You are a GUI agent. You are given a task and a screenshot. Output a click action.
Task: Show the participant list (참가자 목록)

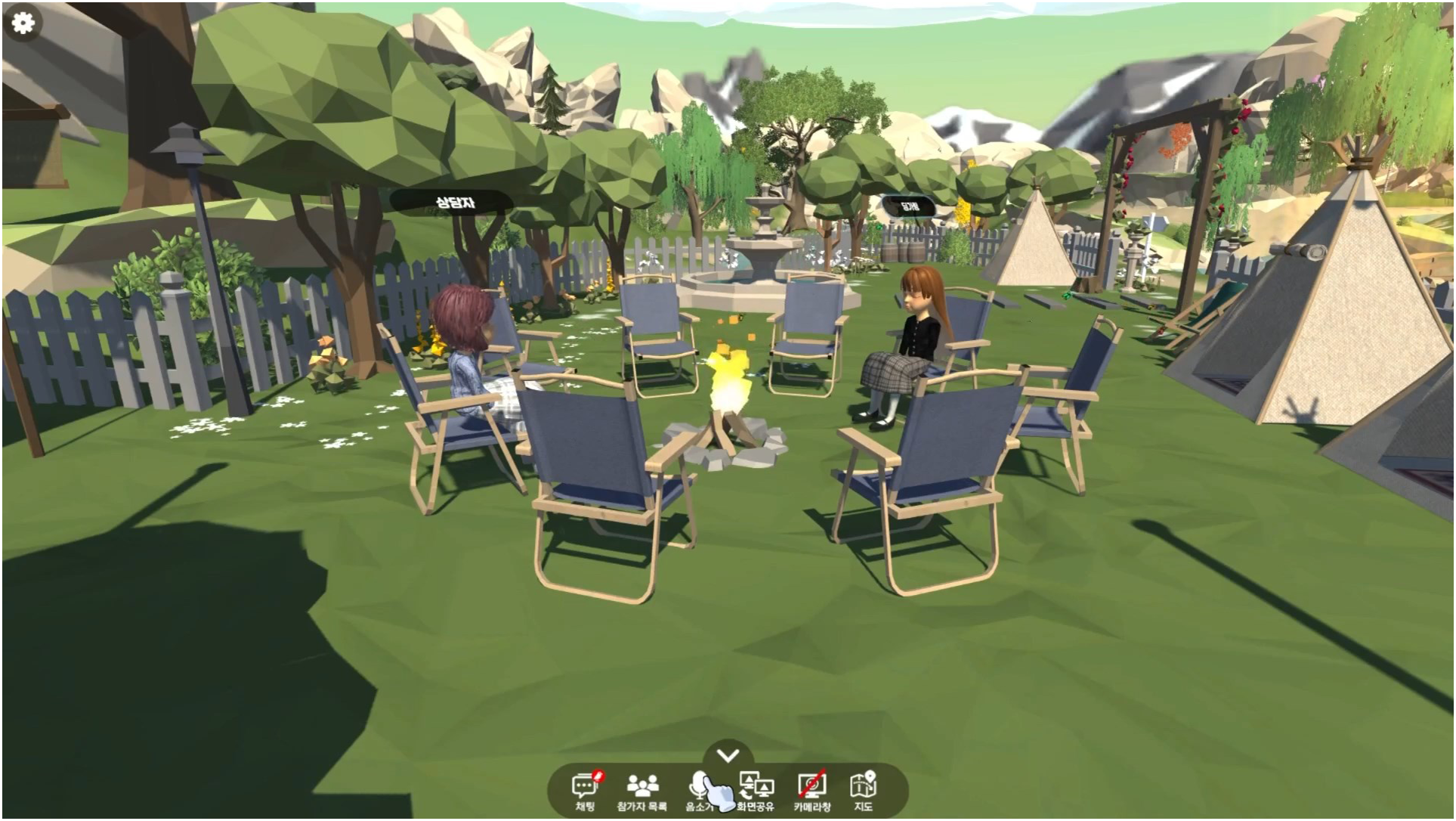click(x=642, y=791)
